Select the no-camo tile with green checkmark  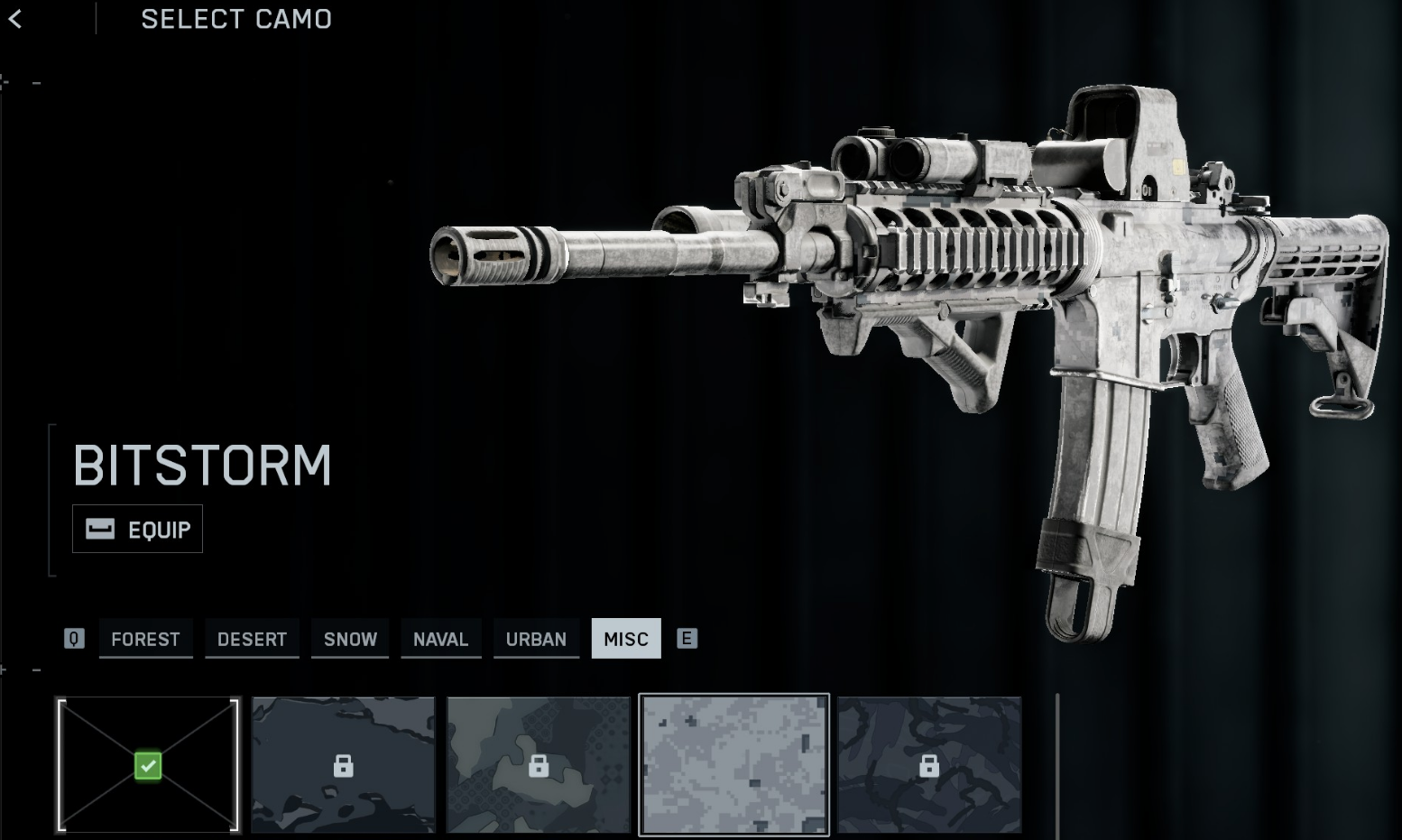point(148,765)
